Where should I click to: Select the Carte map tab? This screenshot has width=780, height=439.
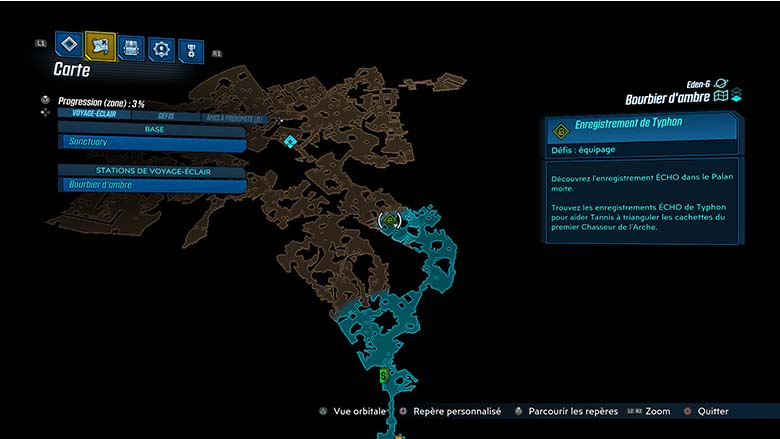(x=100, y=45)
